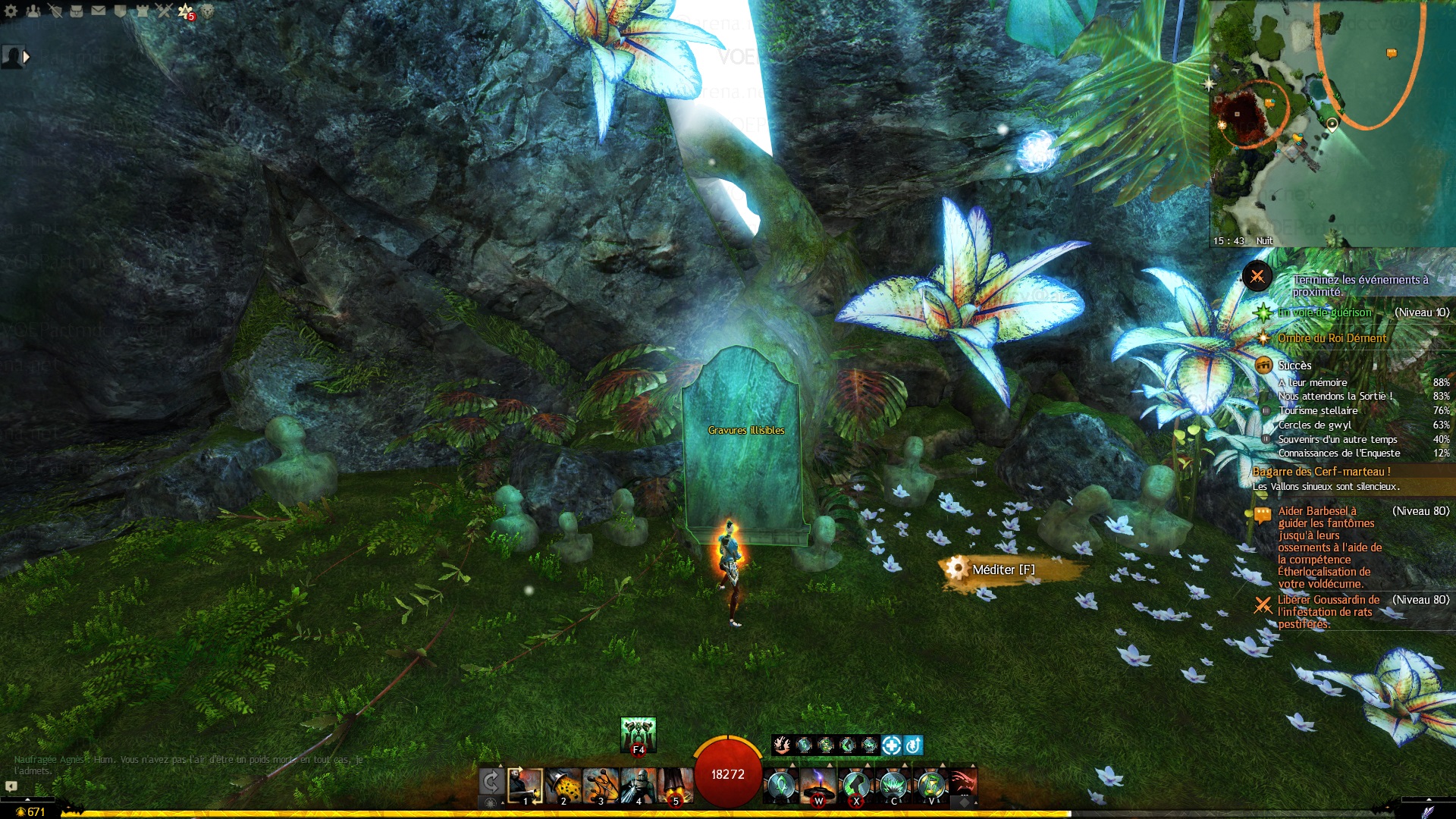Activate the F4 mech command skill
This screenshot has width=1456, height=819.
point(638,735)
